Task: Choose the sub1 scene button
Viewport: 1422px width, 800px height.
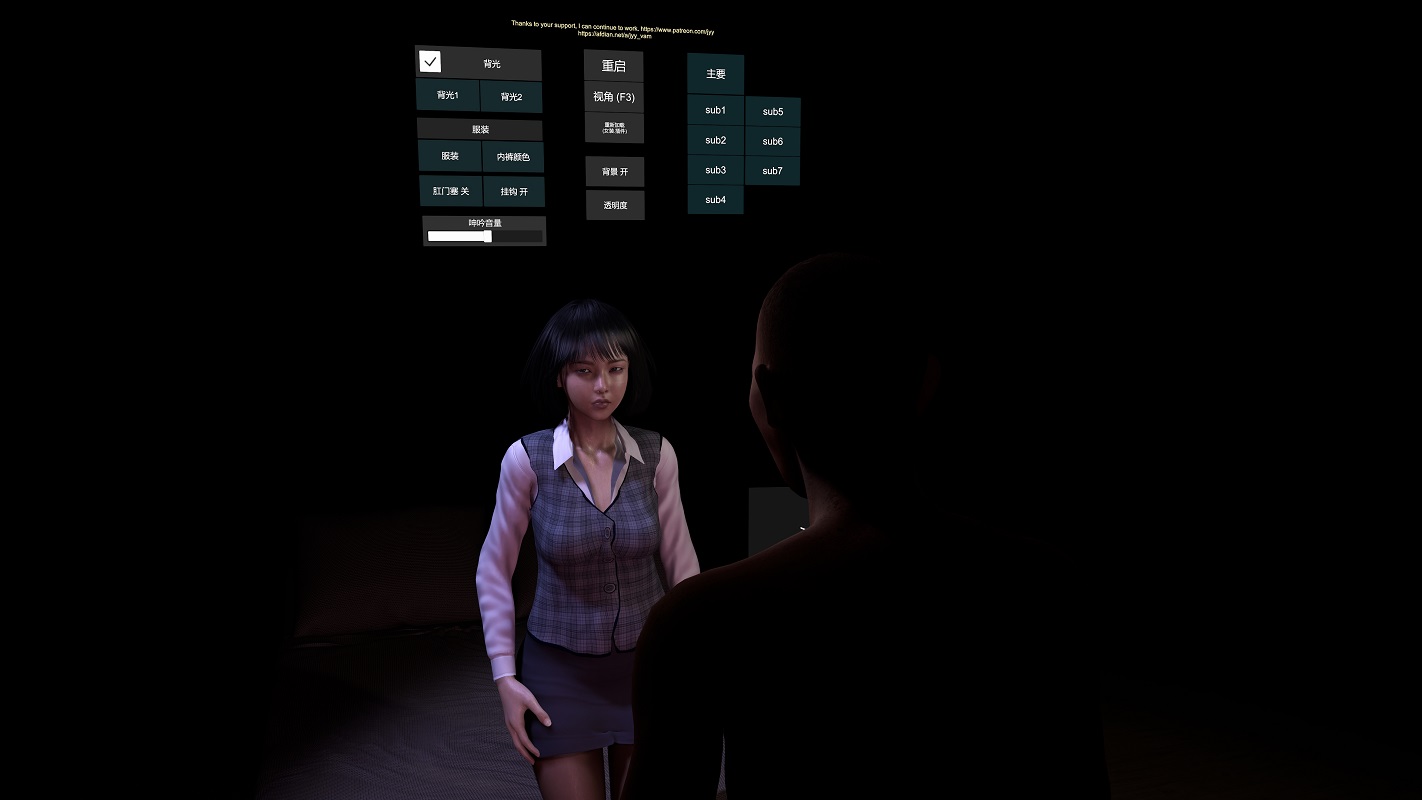Action: pos(716,110)
